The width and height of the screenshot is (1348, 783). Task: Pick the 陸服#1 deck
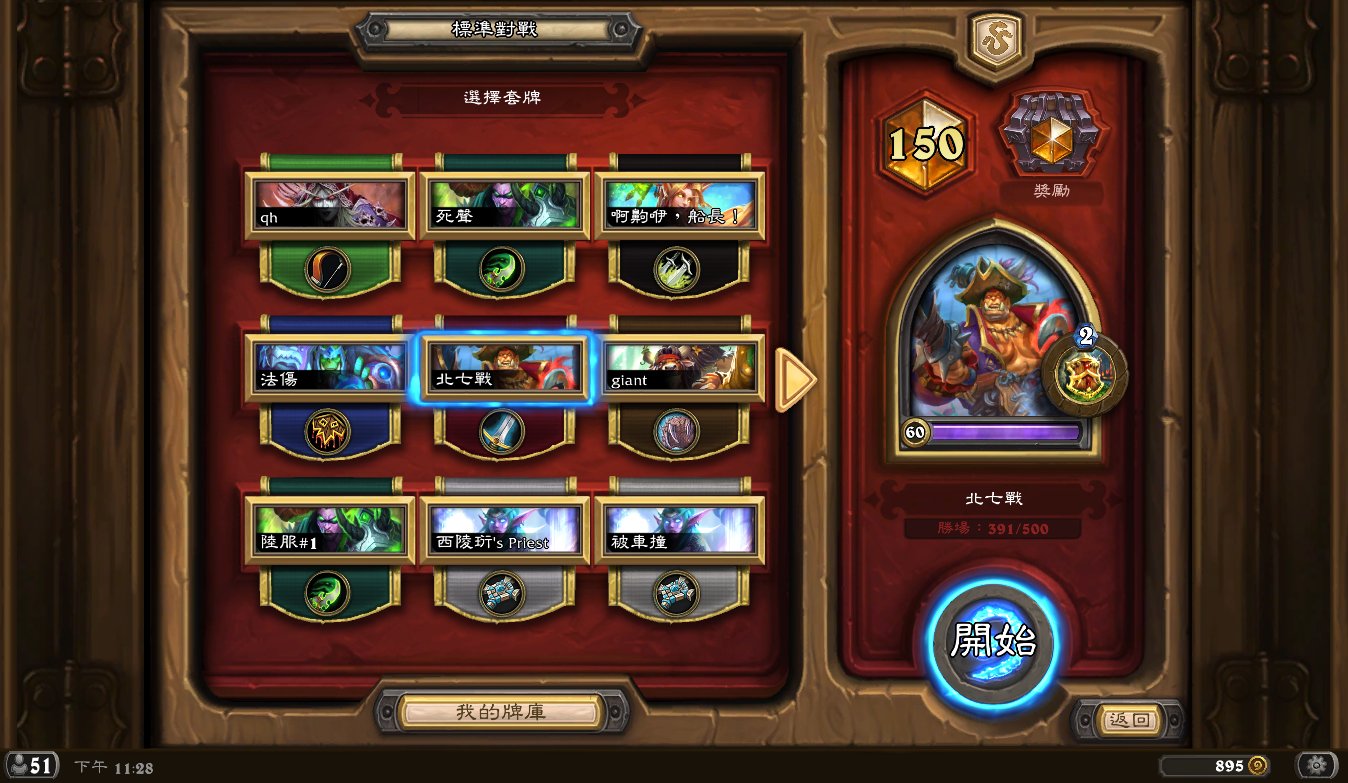click(330, 530)
